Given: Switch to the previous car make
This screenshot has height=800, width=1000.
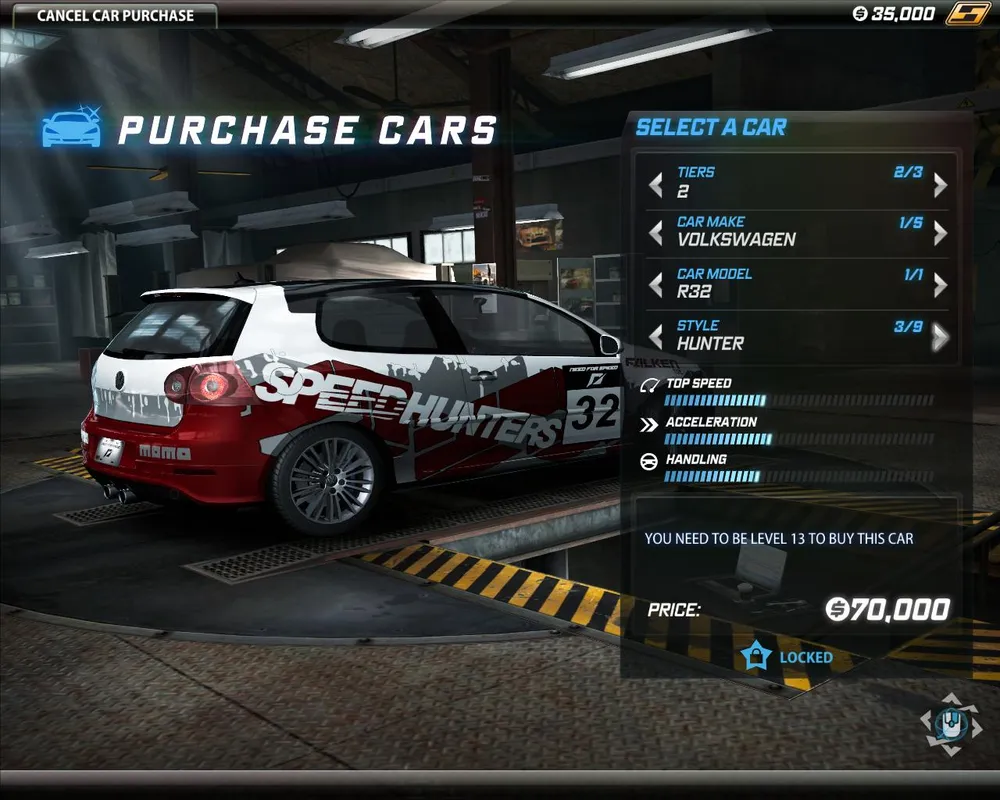Looking at the screenshot, I should pyautogui.click(x=656, y=233).
